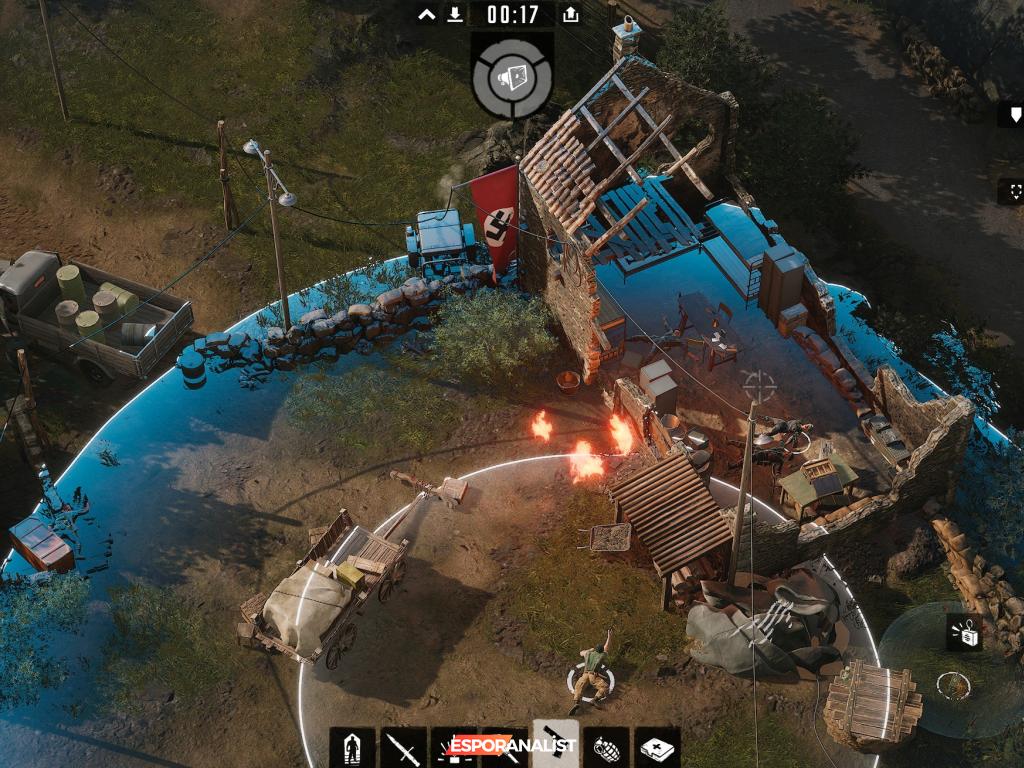
Task: Click the glowing package icon on the right
Action: coord(964,632)
